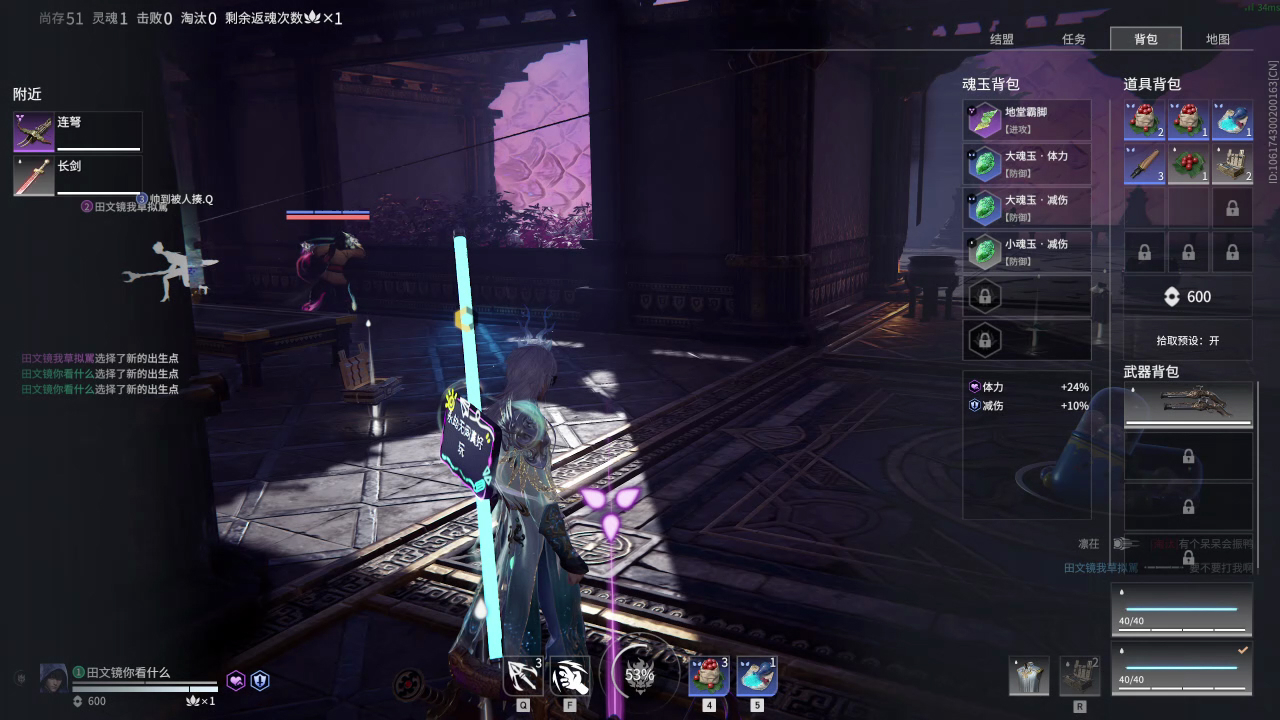Viewport: 1280px width, 720px height.
Task: Select the 大魂玉·体力 soul jade
Action: click(x=1027, y=164)
